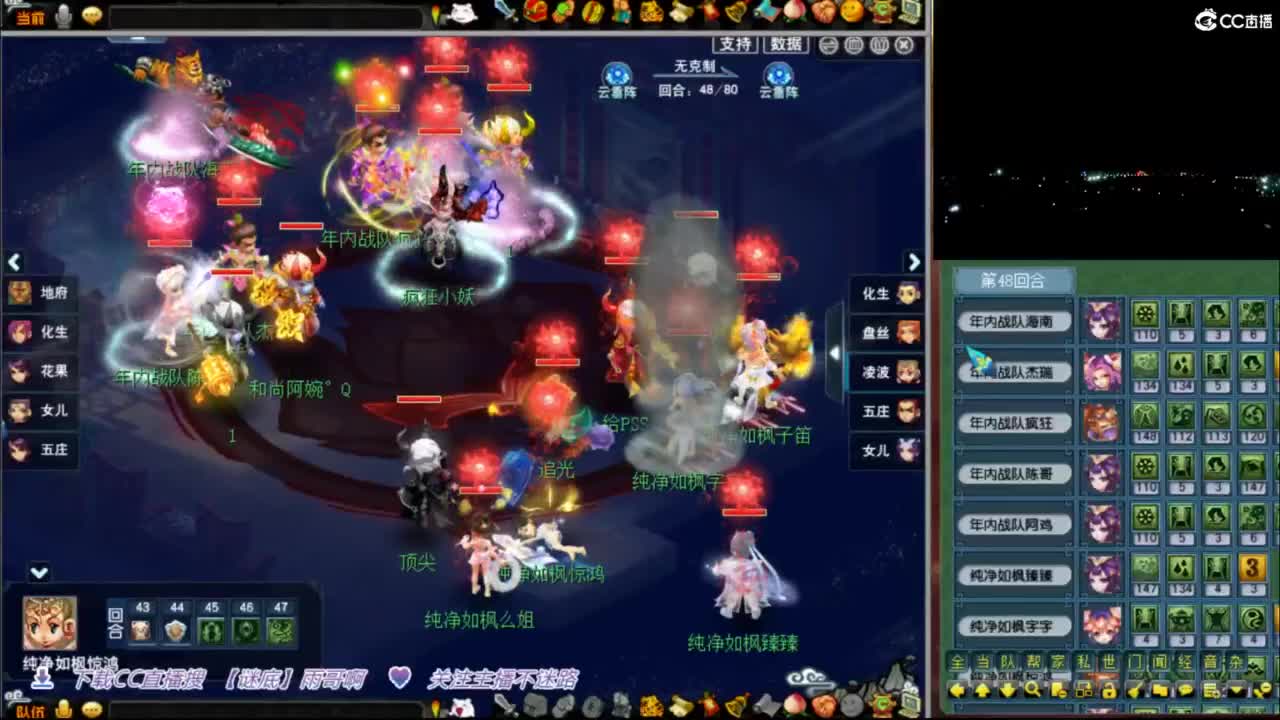Click the round 48/80 progress indicator

point(696,90)
